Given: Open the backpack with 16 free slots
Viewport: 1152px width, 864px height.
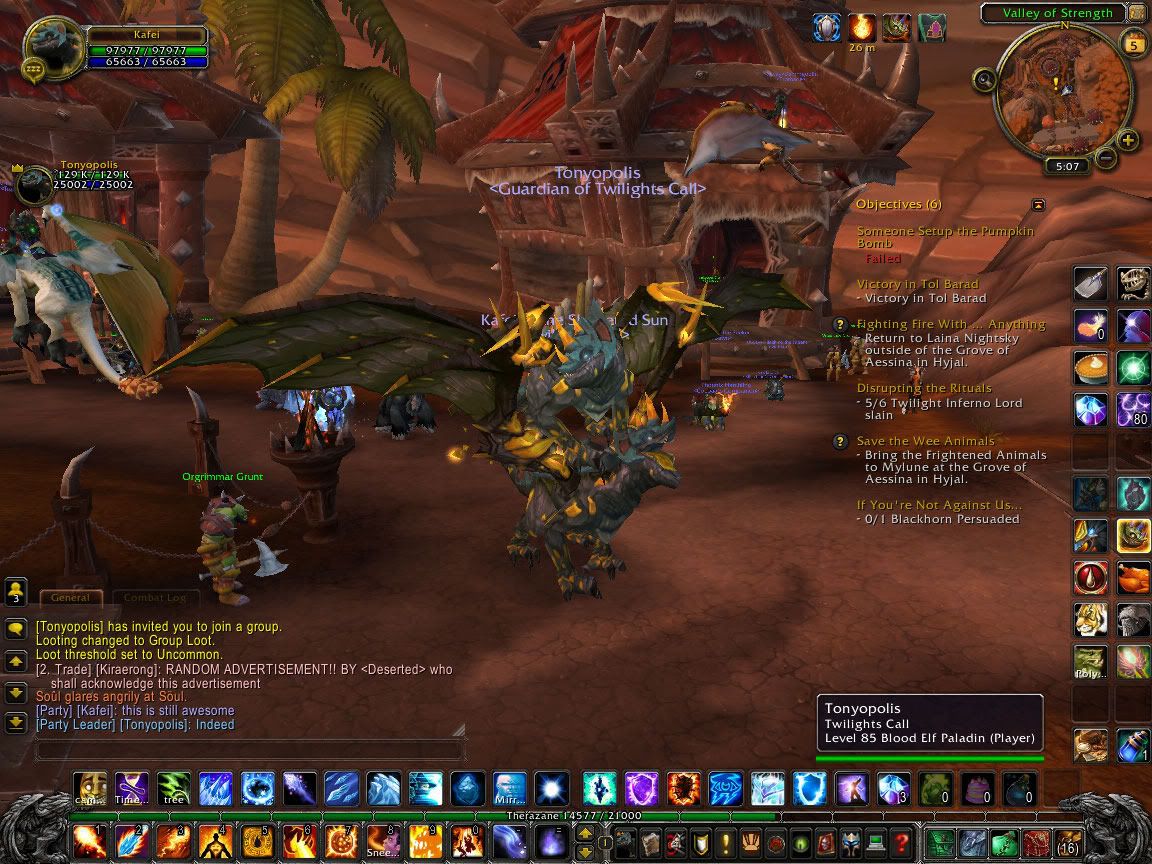Looking at the screenshot, I should click(1068, 842).
